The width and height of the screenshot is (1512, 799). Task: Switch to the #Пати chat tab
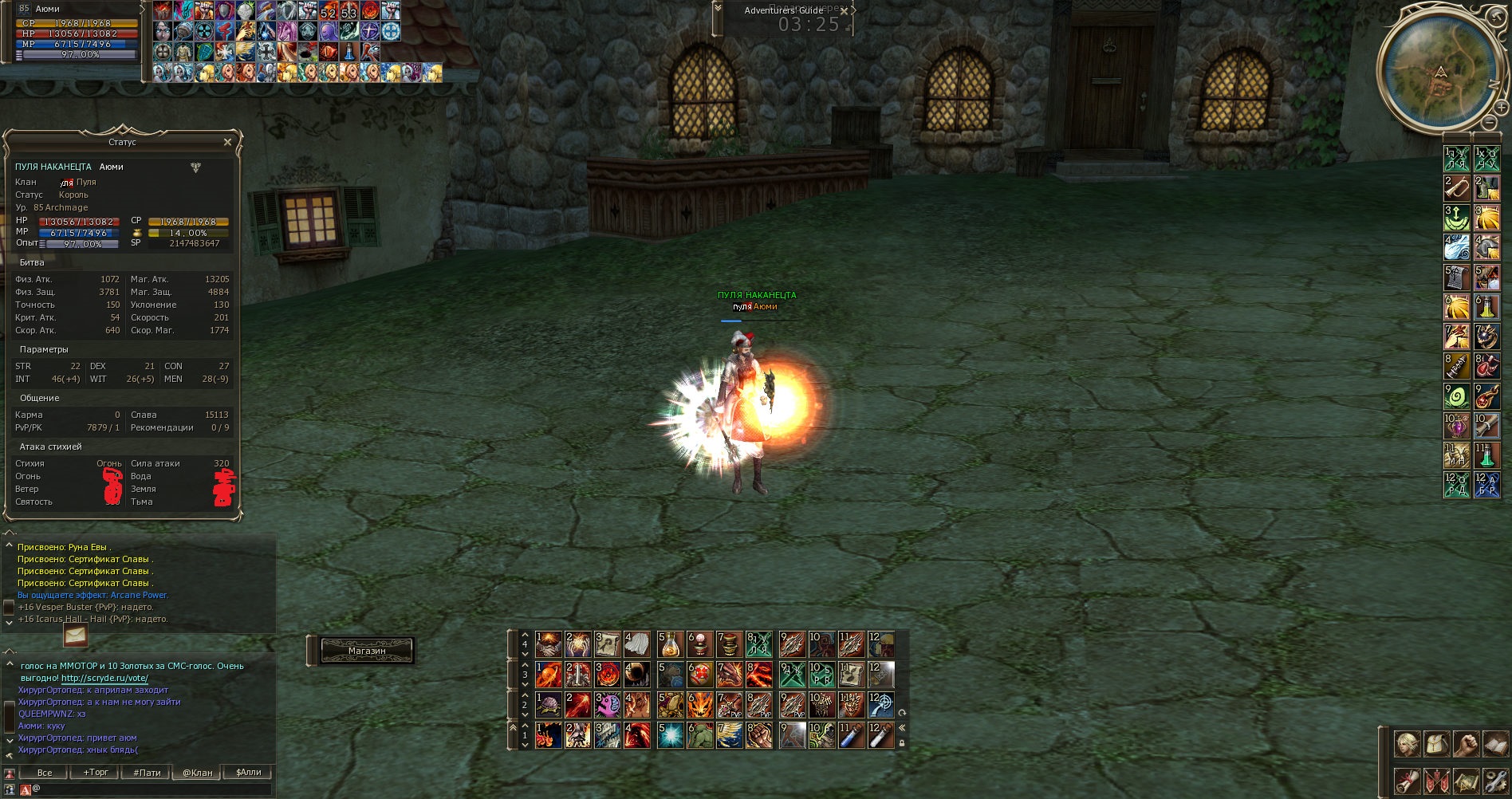click(x=147, y=772)
